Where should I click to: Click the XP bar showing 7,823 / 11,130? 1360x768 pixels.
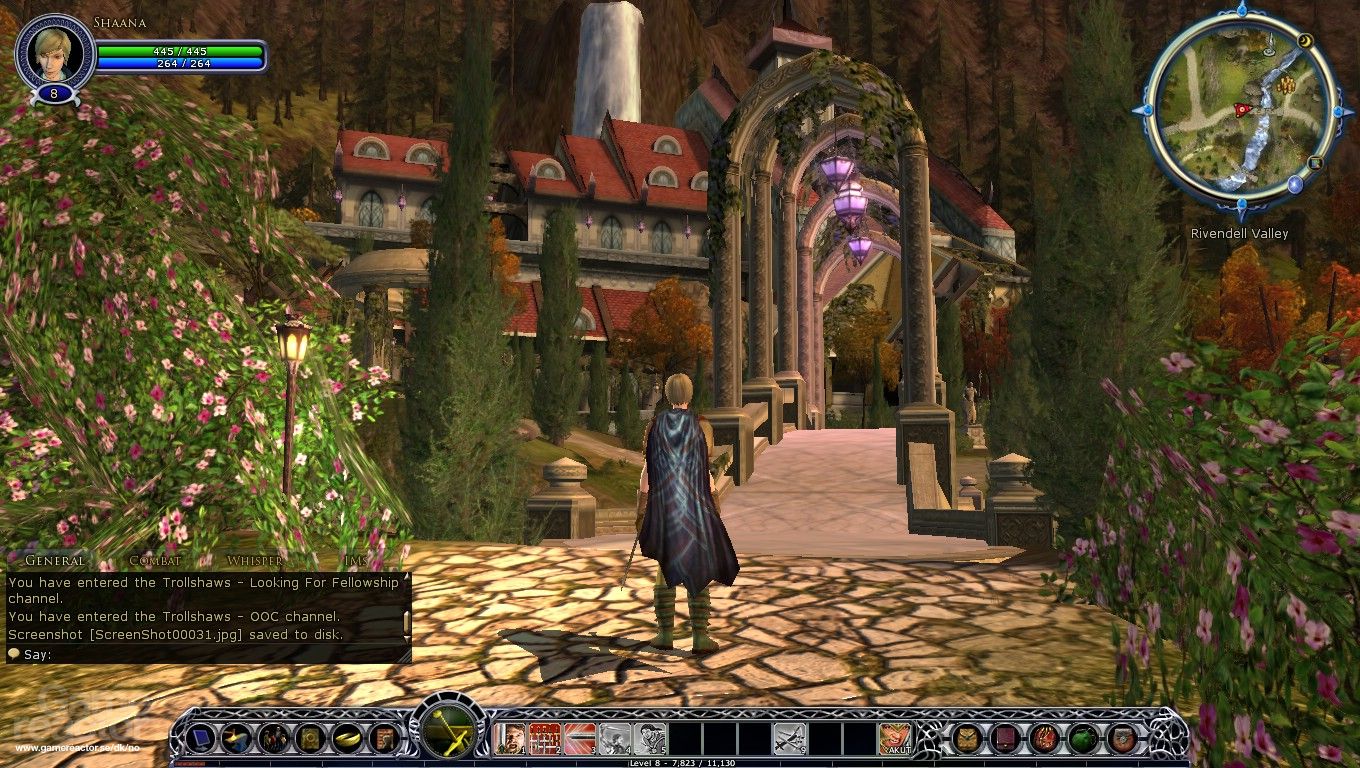pos(680,760)
